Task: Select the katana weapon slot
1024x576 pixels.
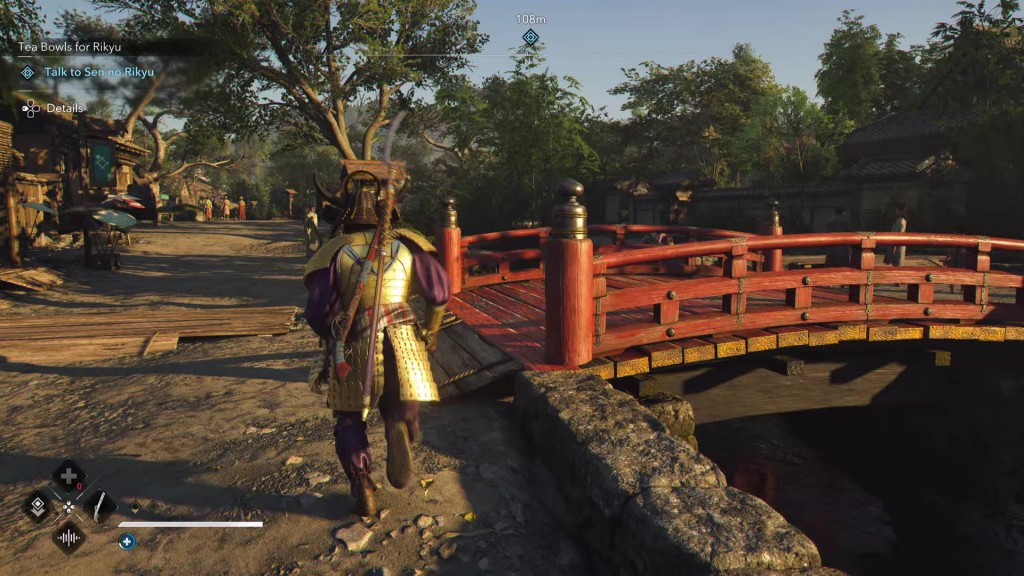Action: pyautogui.click(x=98, y=506)
